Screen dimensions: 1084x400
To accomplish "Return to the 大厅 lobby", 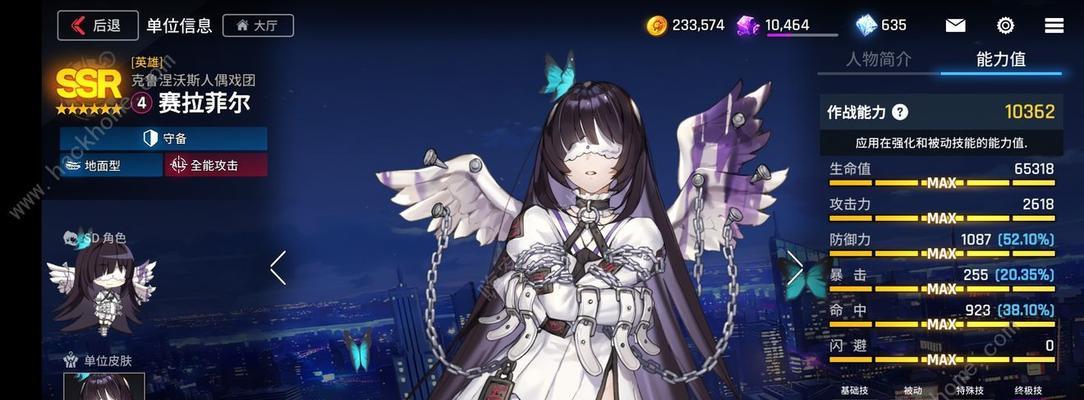I will tap(257, 25).
